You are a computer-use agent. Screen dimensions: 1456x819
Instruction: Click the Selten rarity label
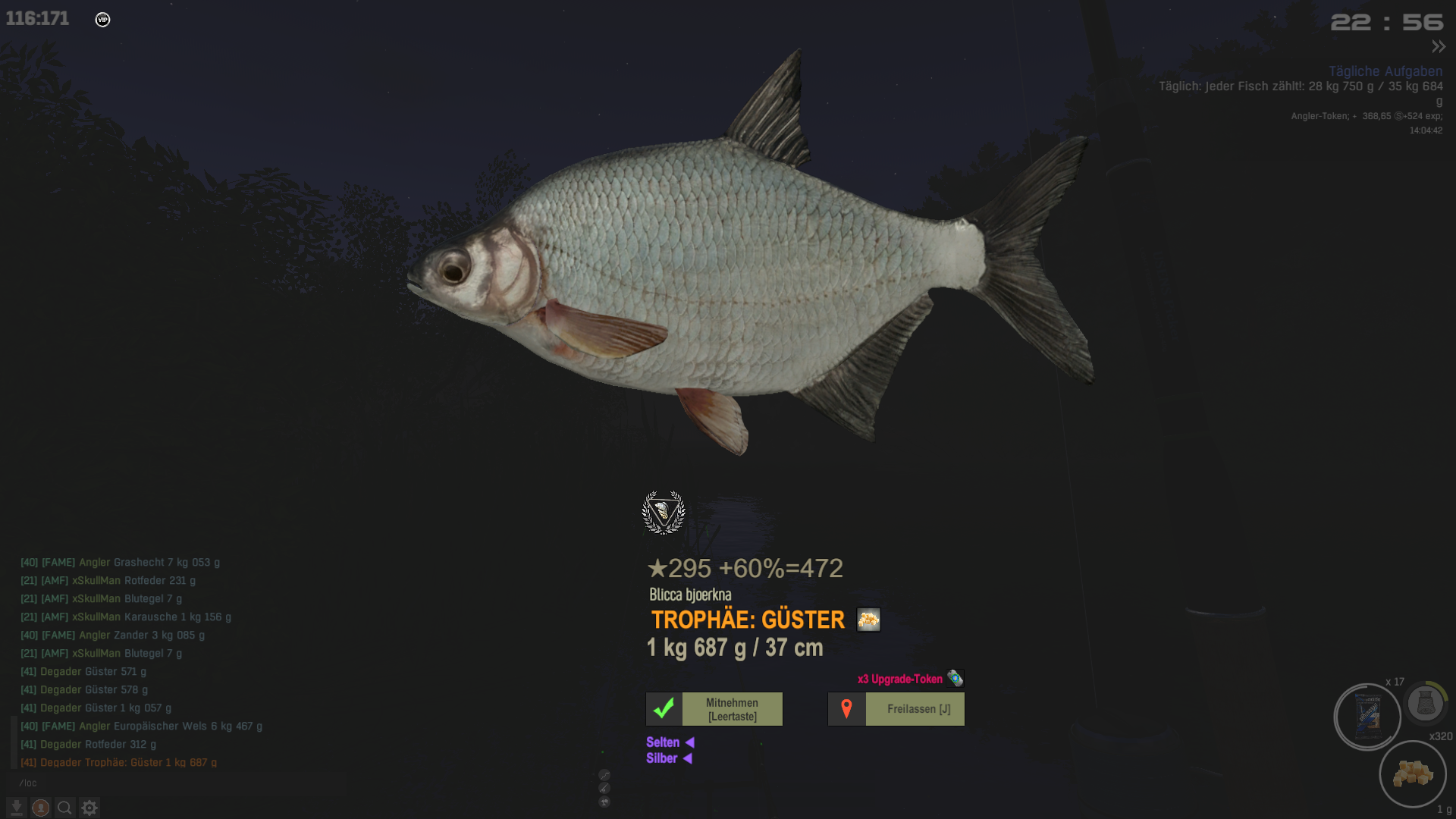[663, 742]
